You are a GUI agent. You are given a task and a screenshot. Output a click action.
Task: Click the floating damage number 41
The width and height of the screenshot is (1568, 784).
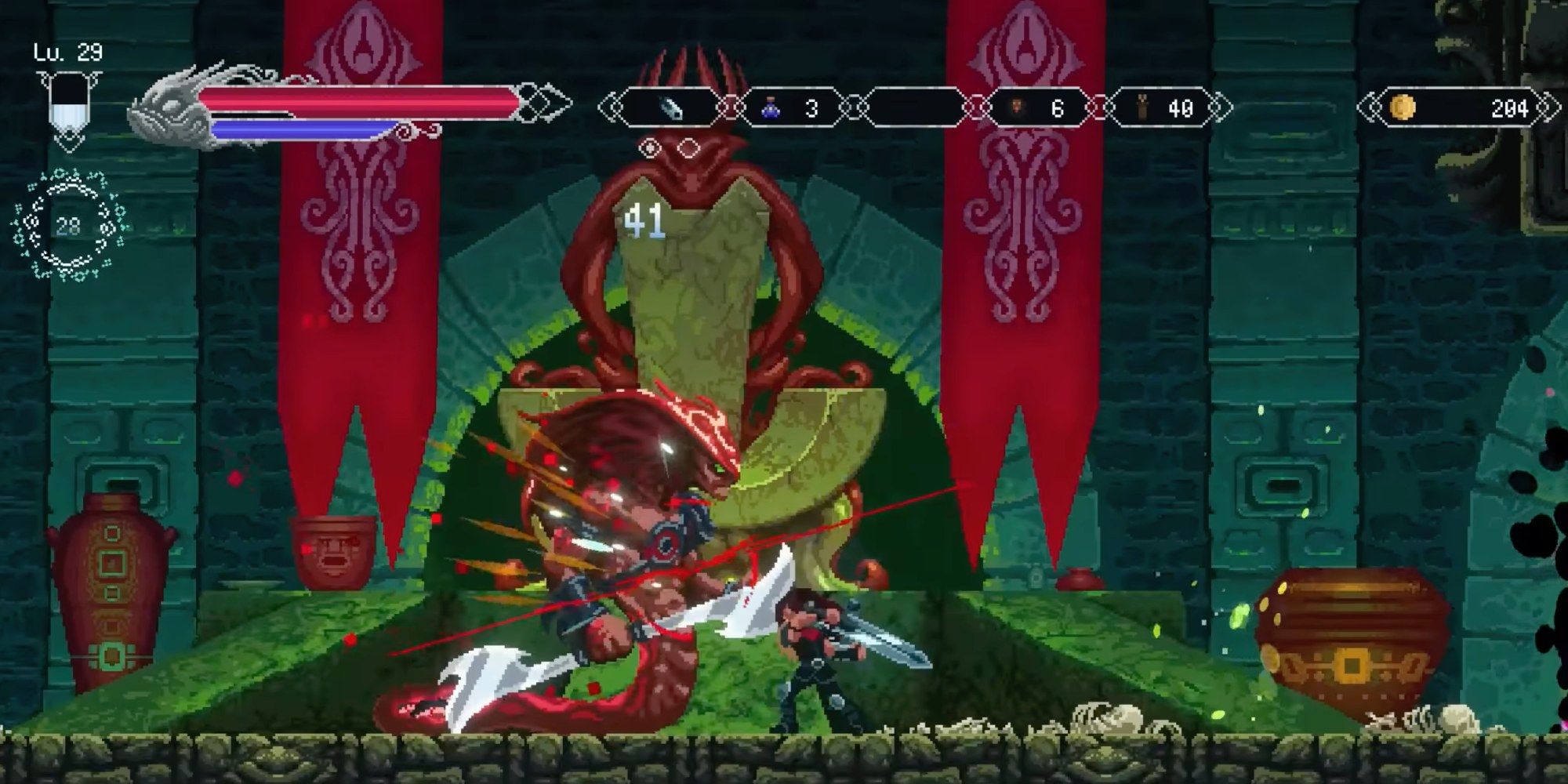pyautogui.click(x=645, y=220)
